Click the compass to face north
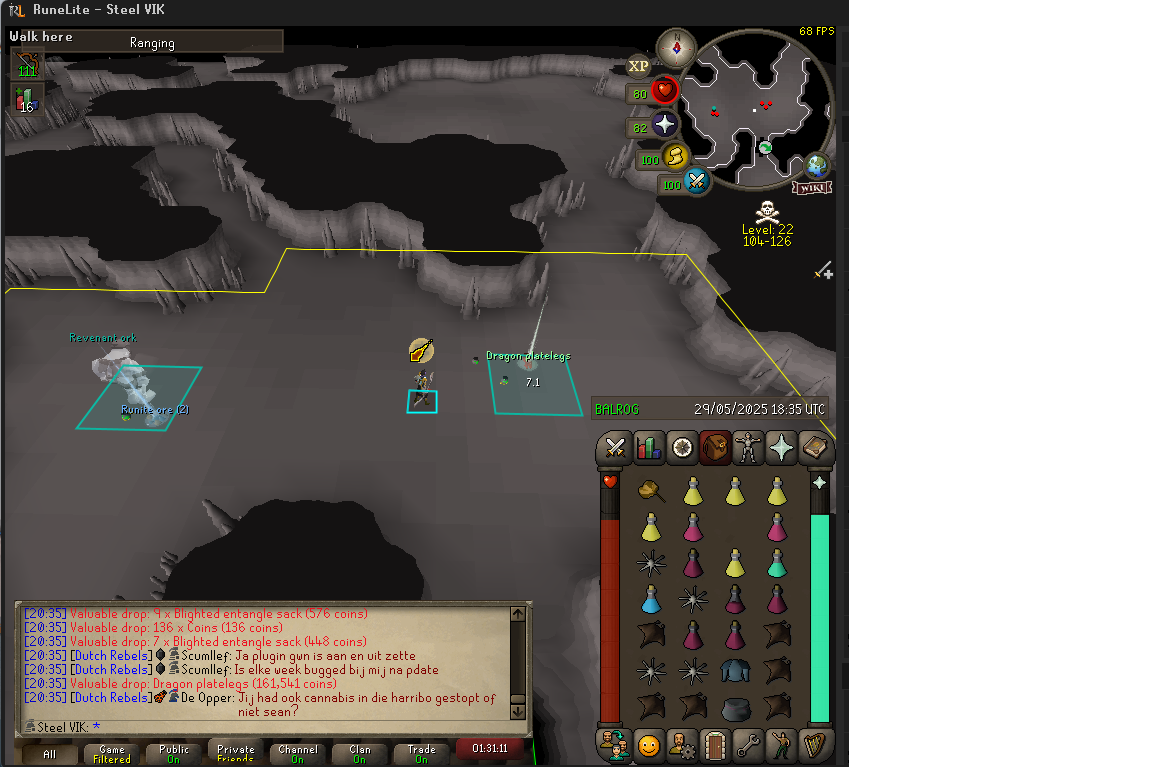1152x767 pixels. click(677, 48)
